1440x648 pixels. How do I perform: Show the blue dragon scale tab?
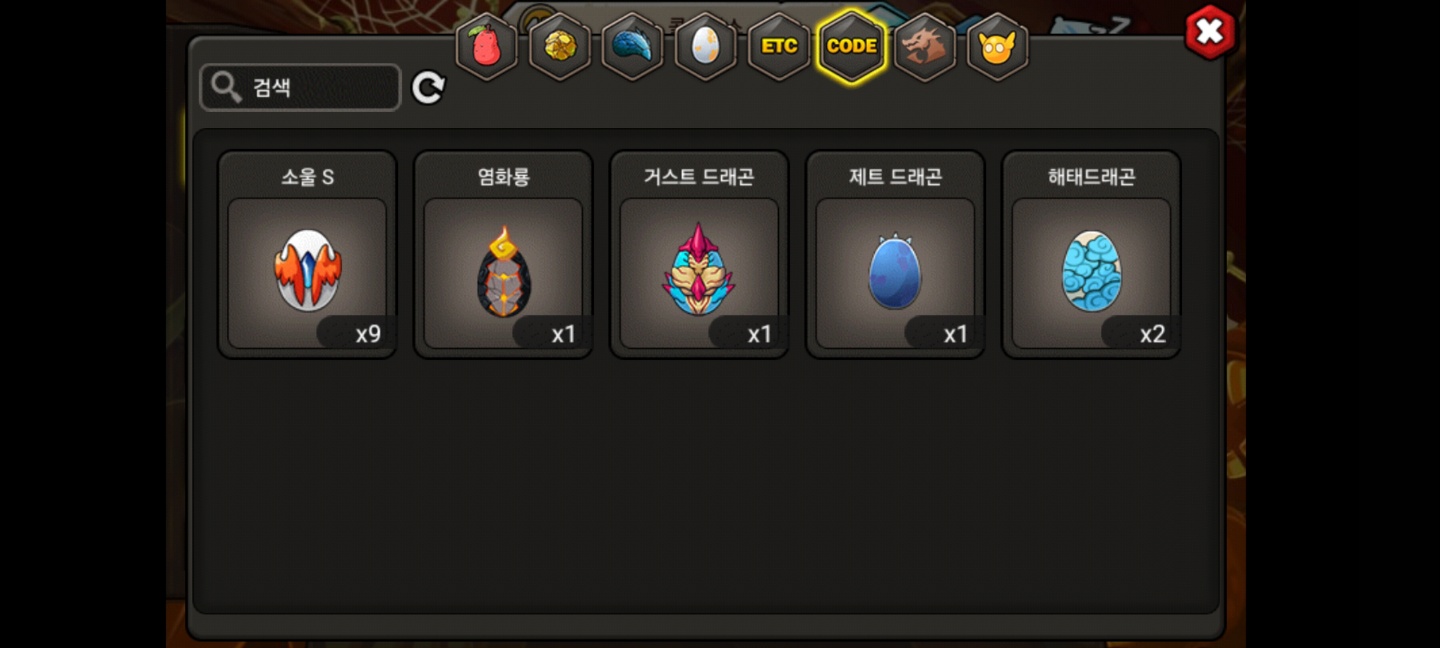pos(632,46)
